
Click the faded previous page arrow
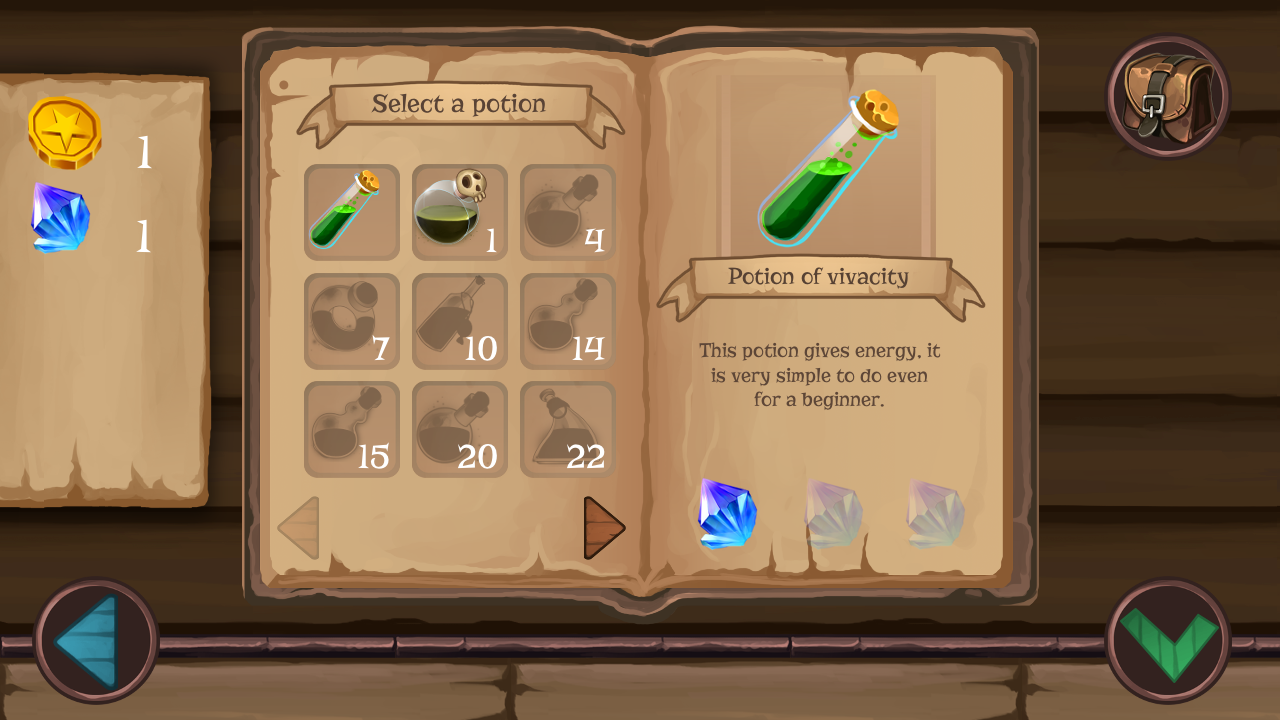click(299, 528)
